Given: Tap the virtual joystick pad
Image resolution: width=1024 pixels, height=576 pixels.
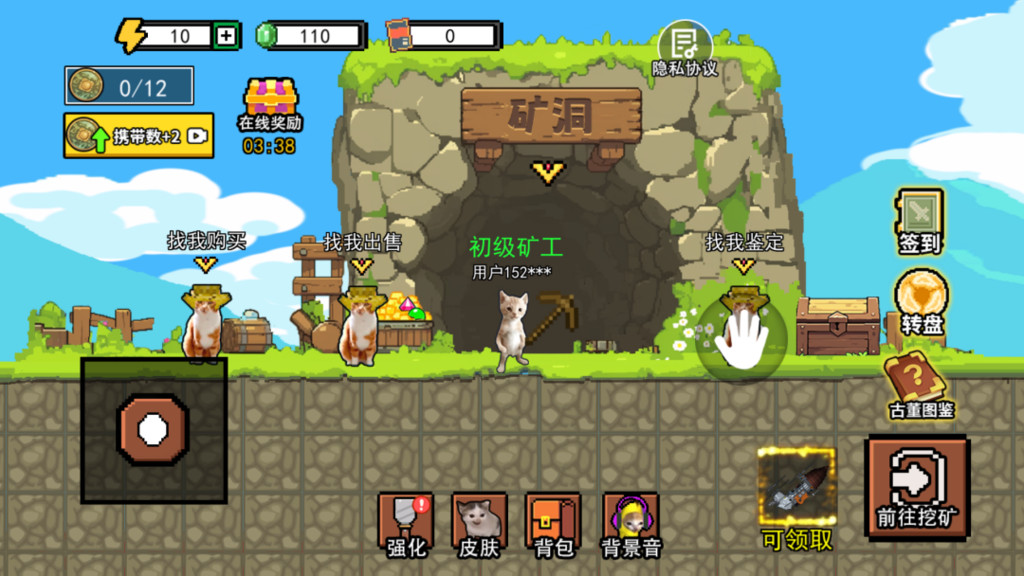Looking at the screenshot, I should [x=153, y=431].
